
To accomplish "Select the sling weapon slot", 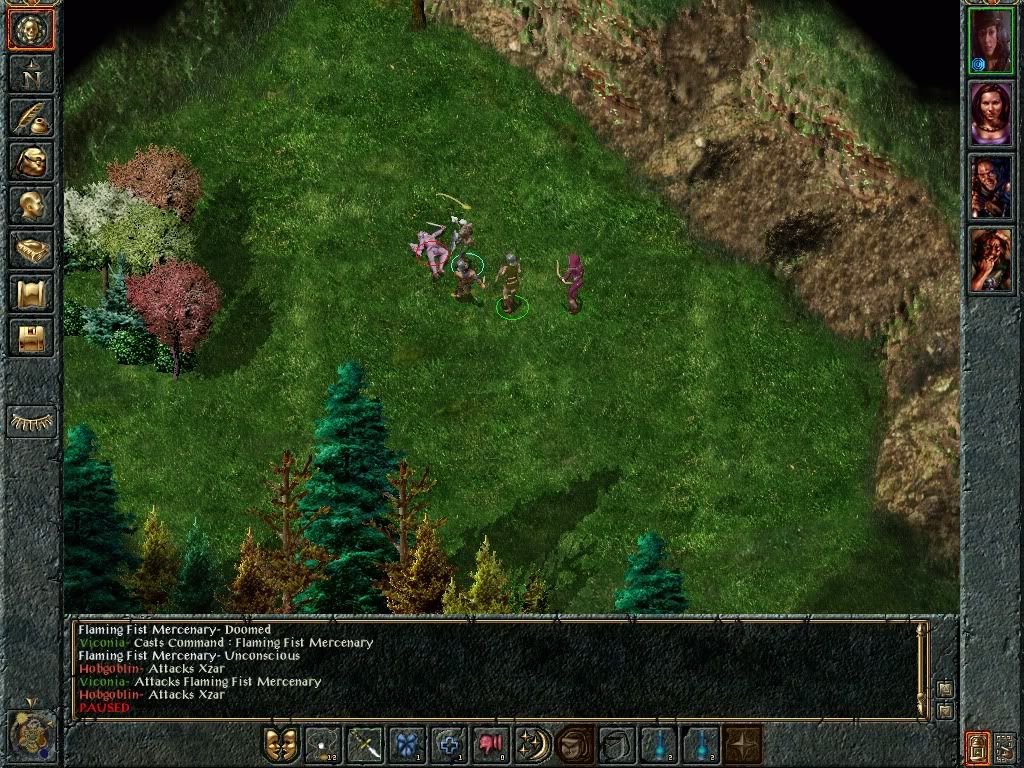I will pyautogui.click(x=323, y=745).
